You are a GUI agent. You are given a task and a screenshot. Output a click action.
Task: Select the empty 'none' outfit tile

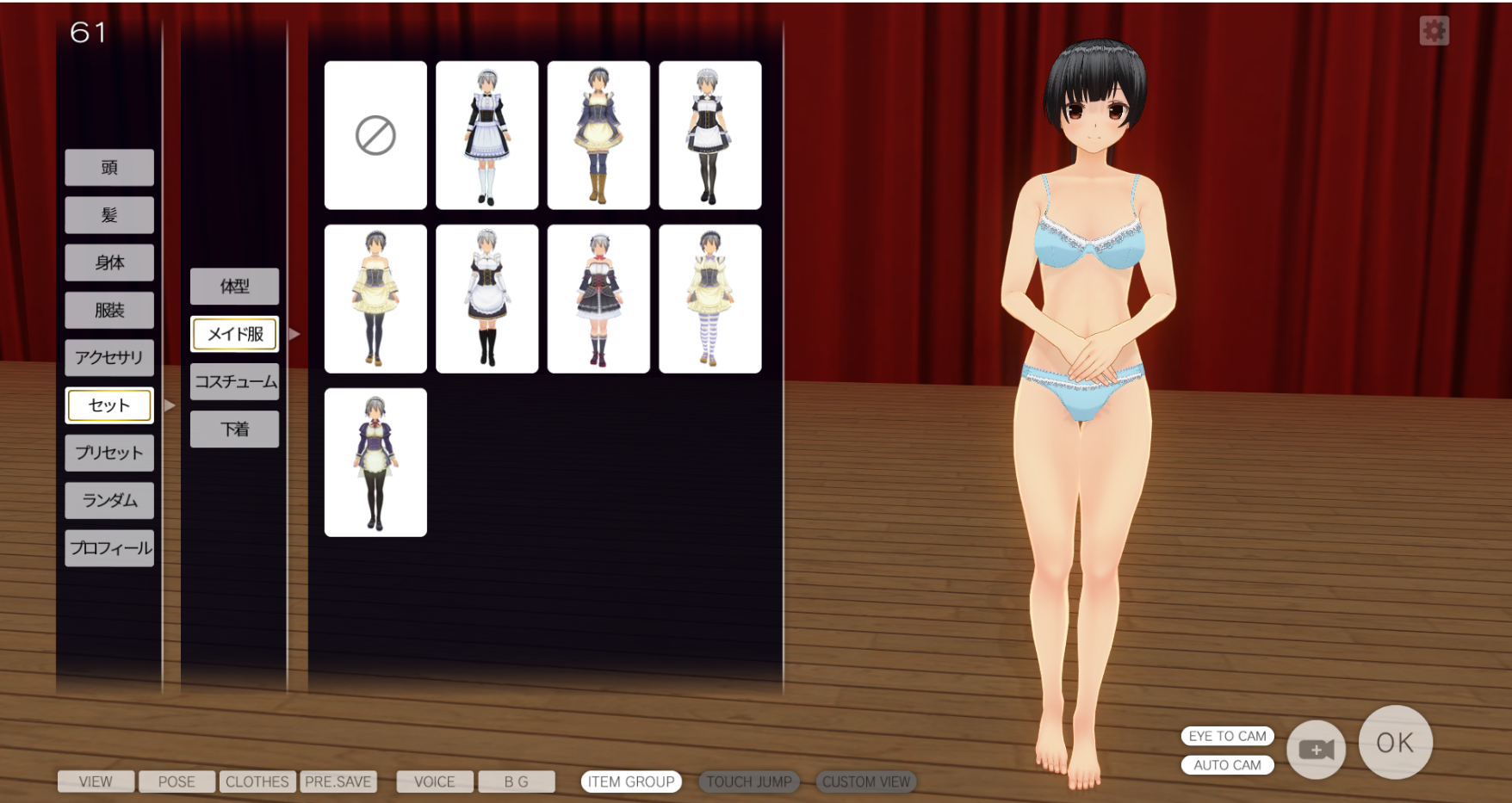coord(375,135)
